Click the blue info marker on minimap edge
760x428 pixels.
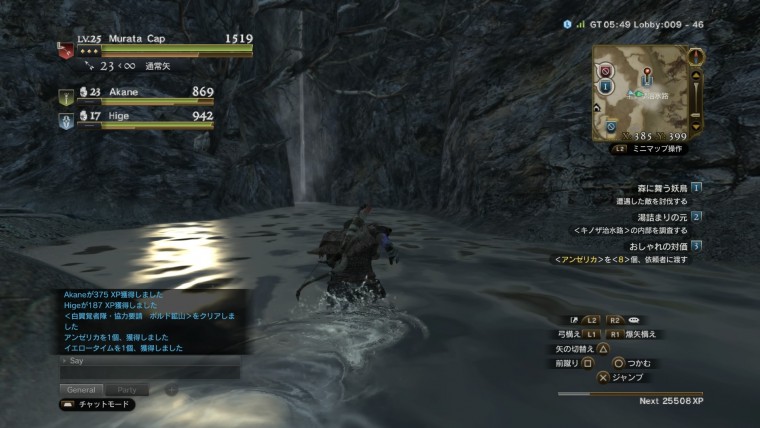point(606,87)
